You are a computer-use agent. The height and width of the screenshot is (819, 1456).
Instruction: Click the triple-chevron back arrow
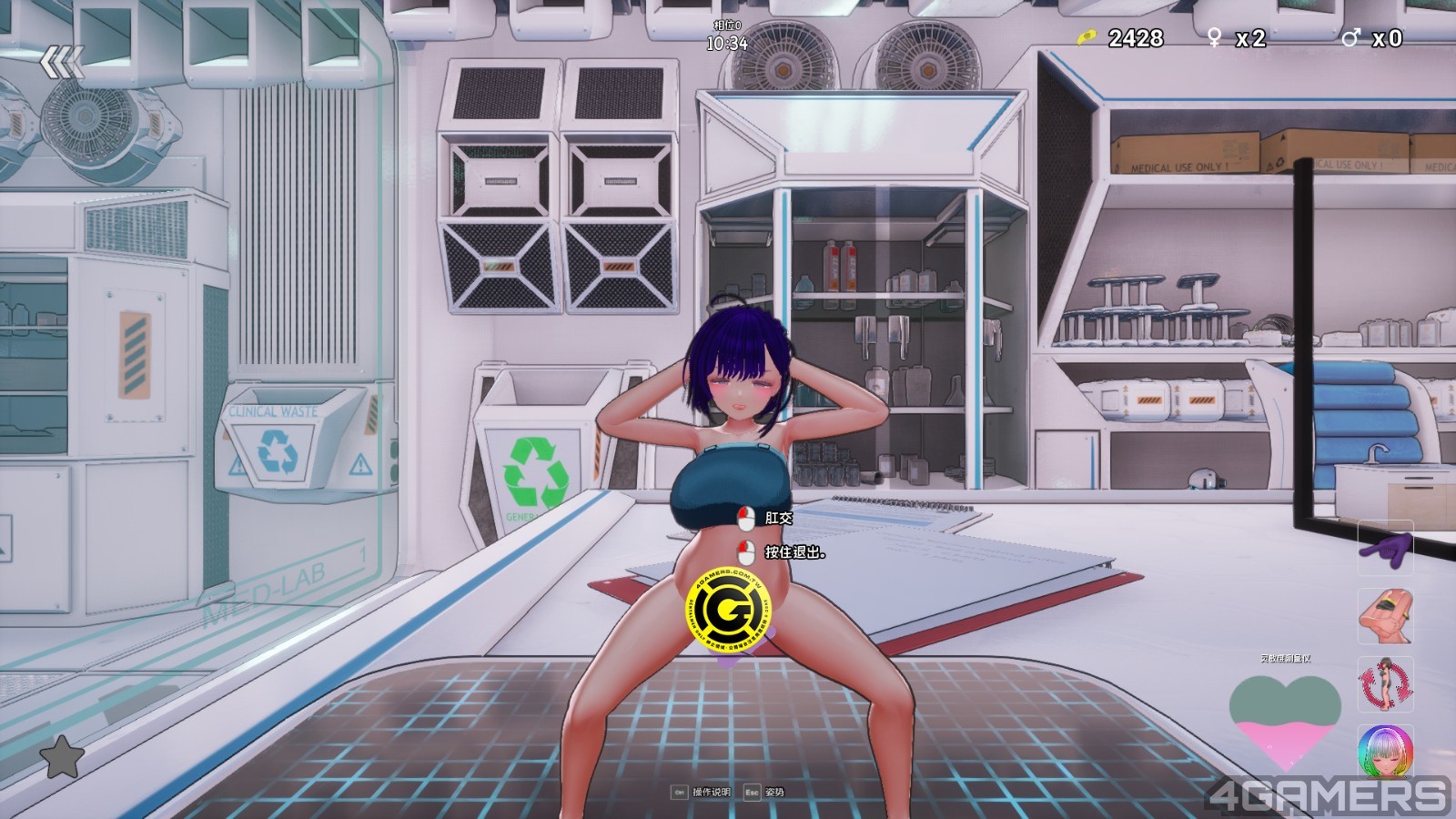(62, 62)
